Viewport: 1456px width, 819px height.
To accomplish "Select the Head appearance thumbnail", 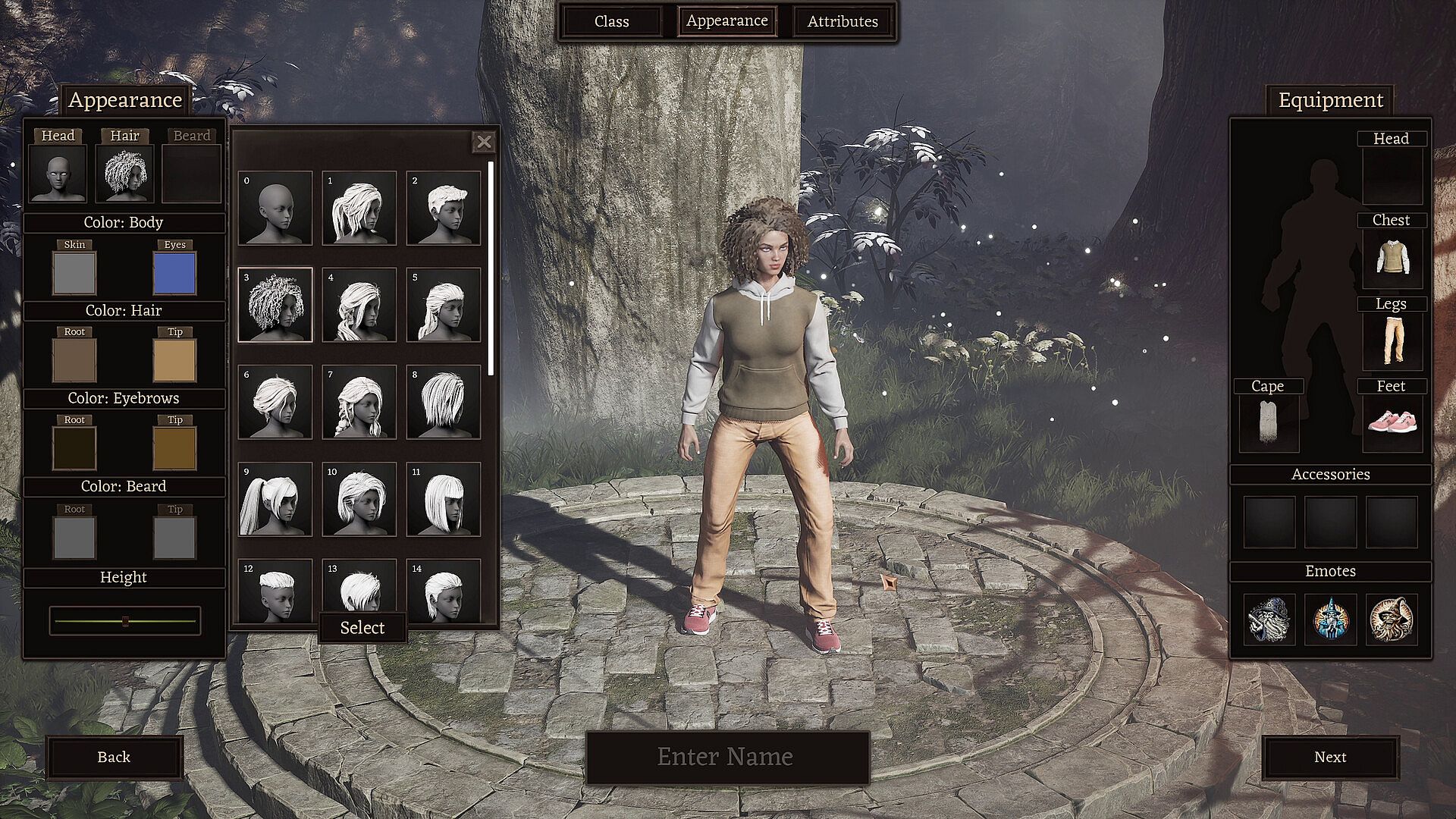I will pos(58,174).
